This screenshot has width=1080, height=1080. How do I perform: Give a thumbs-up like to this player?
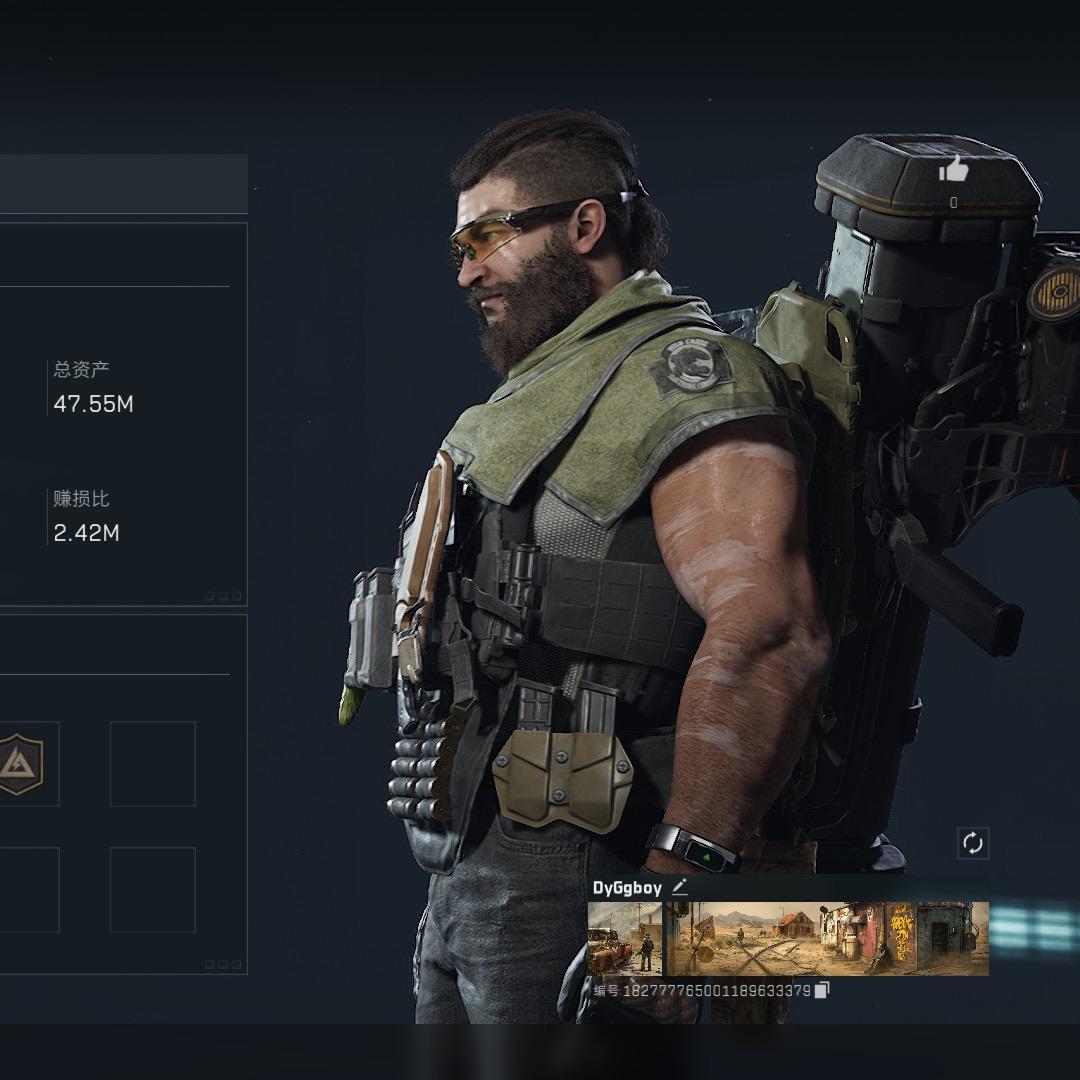point(954,170)
